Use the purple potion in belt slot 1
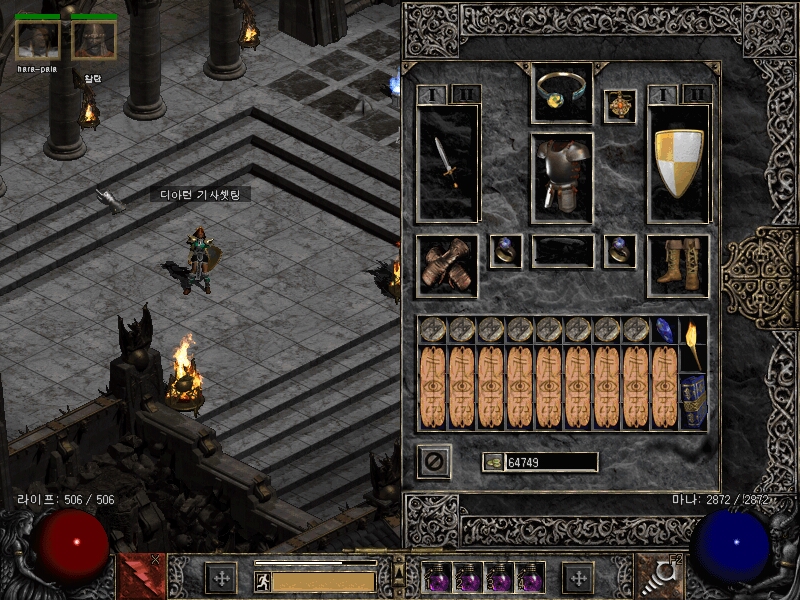This screenshot has height=600, width=800. click(437, 577)
